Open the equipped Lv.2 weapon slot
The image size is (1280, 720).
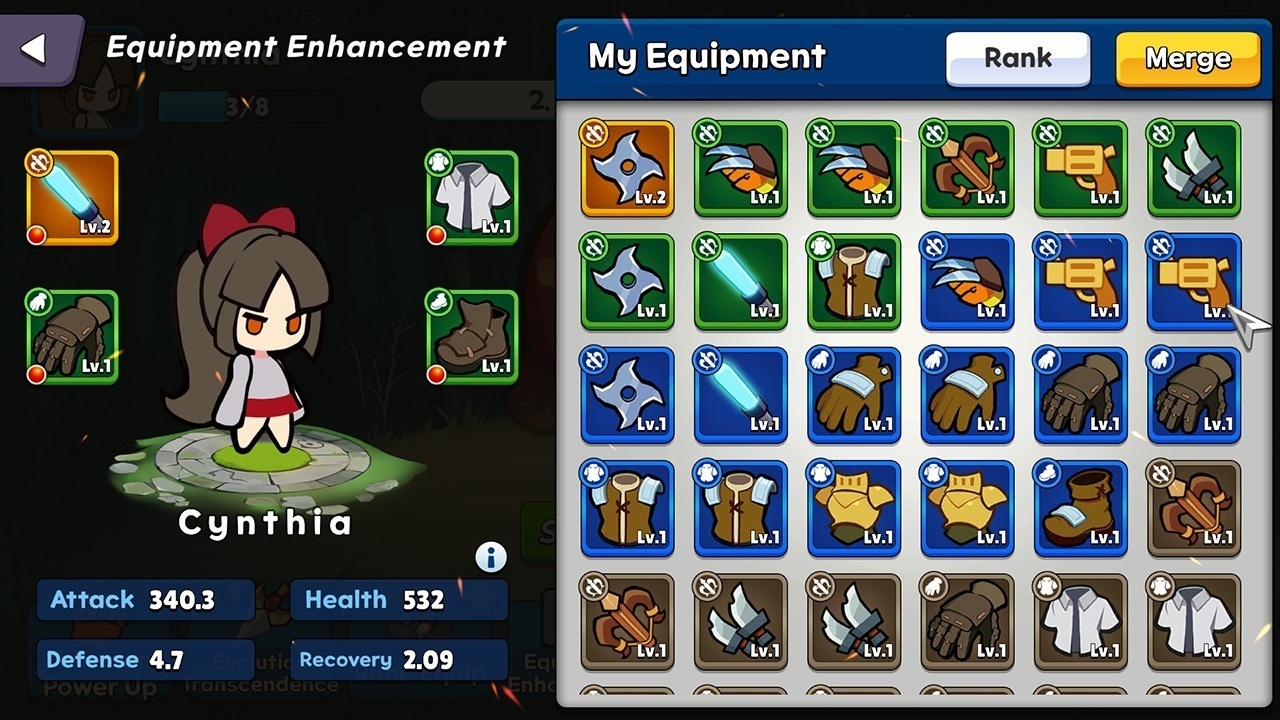click(70, 197)
